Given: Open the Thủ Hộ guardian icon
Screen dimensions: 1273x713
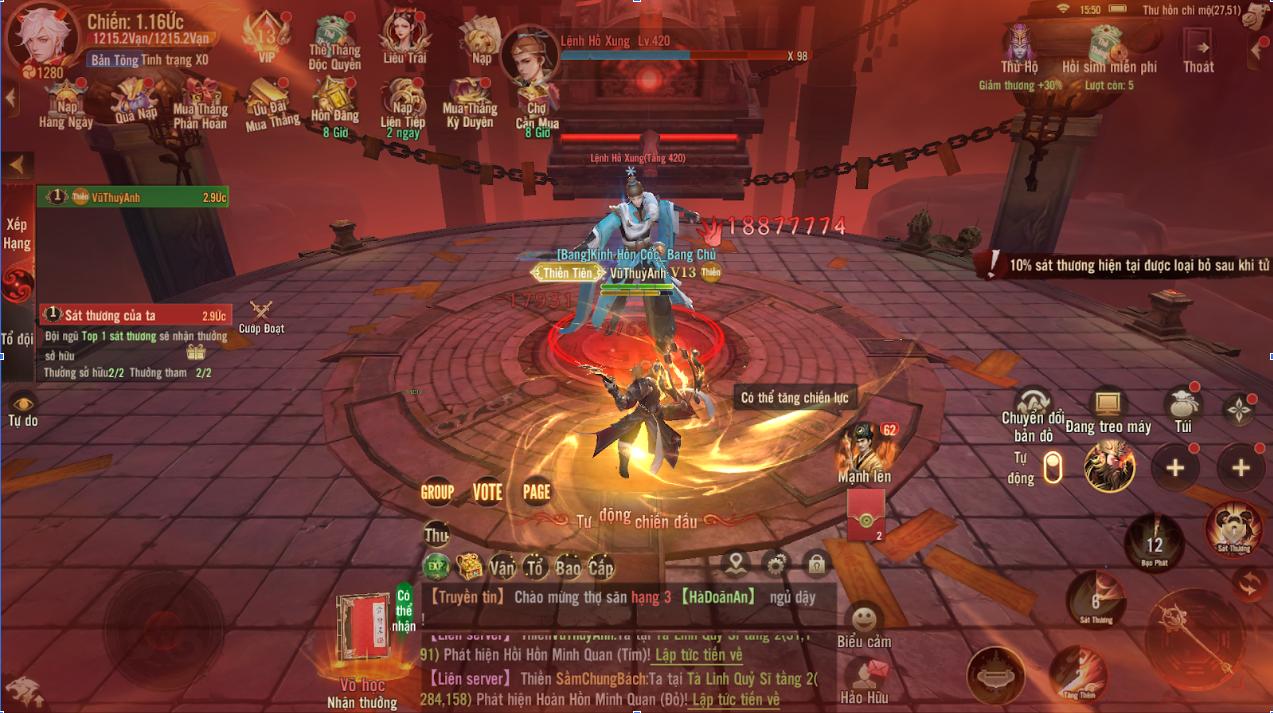Looking at the screenshot, I should [x=1019, y=48].
